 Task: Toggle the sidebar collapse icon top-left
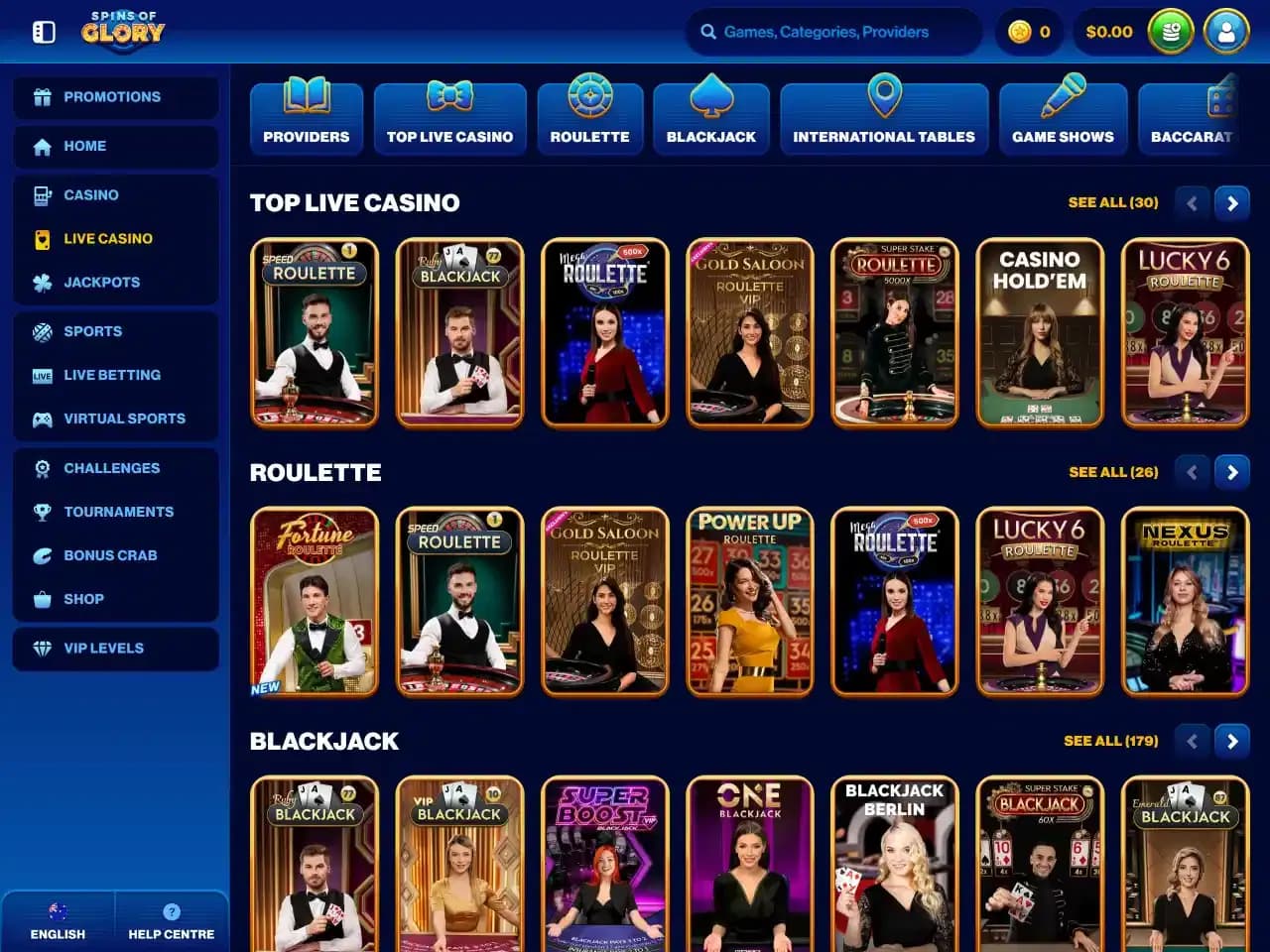[x=42, y=31]
